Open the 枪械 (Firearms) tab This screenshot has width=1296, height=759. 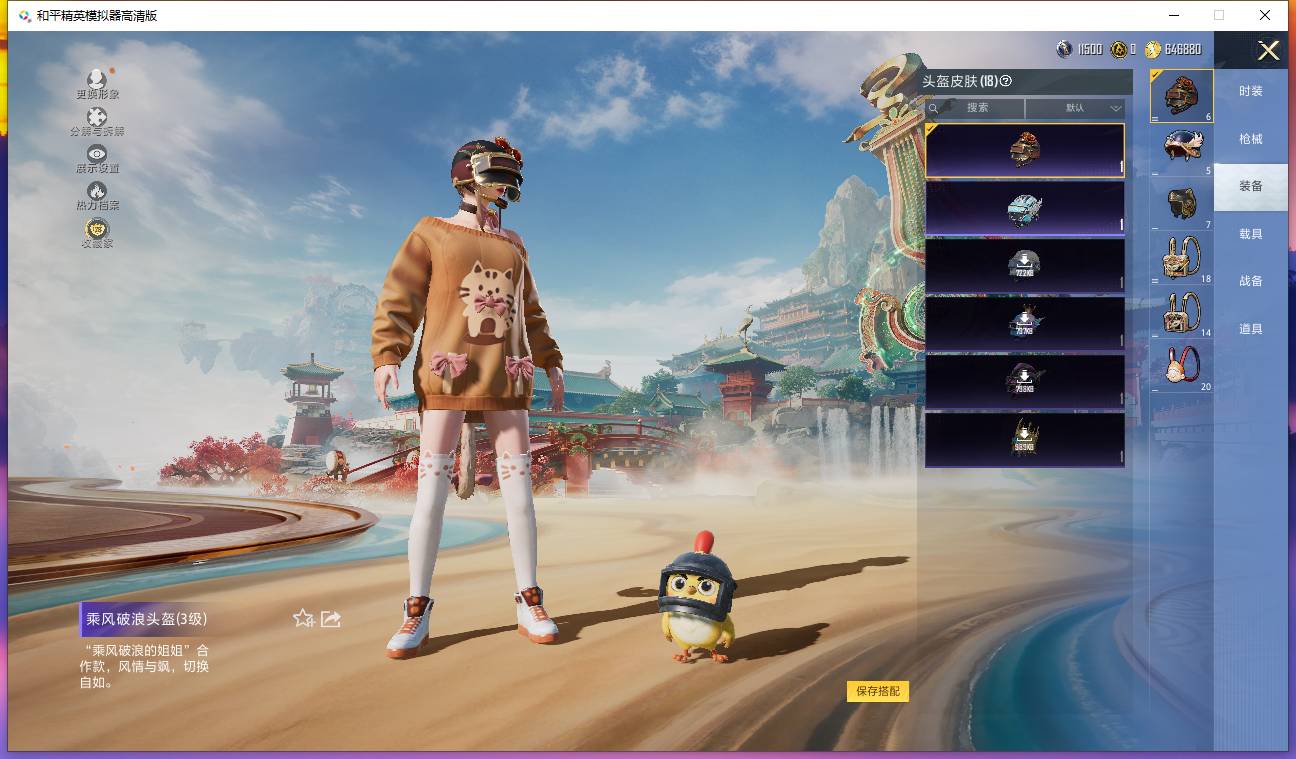point(1250,139)
